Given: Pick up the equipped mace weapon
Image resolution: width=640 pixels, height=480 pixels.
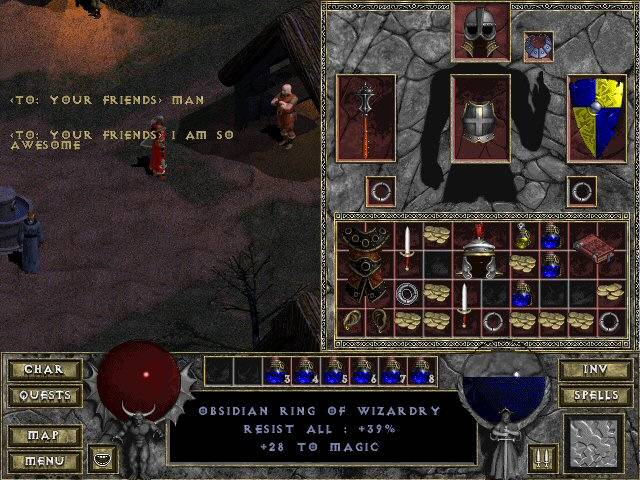Looking at the screenshot, I should (365, 117).
